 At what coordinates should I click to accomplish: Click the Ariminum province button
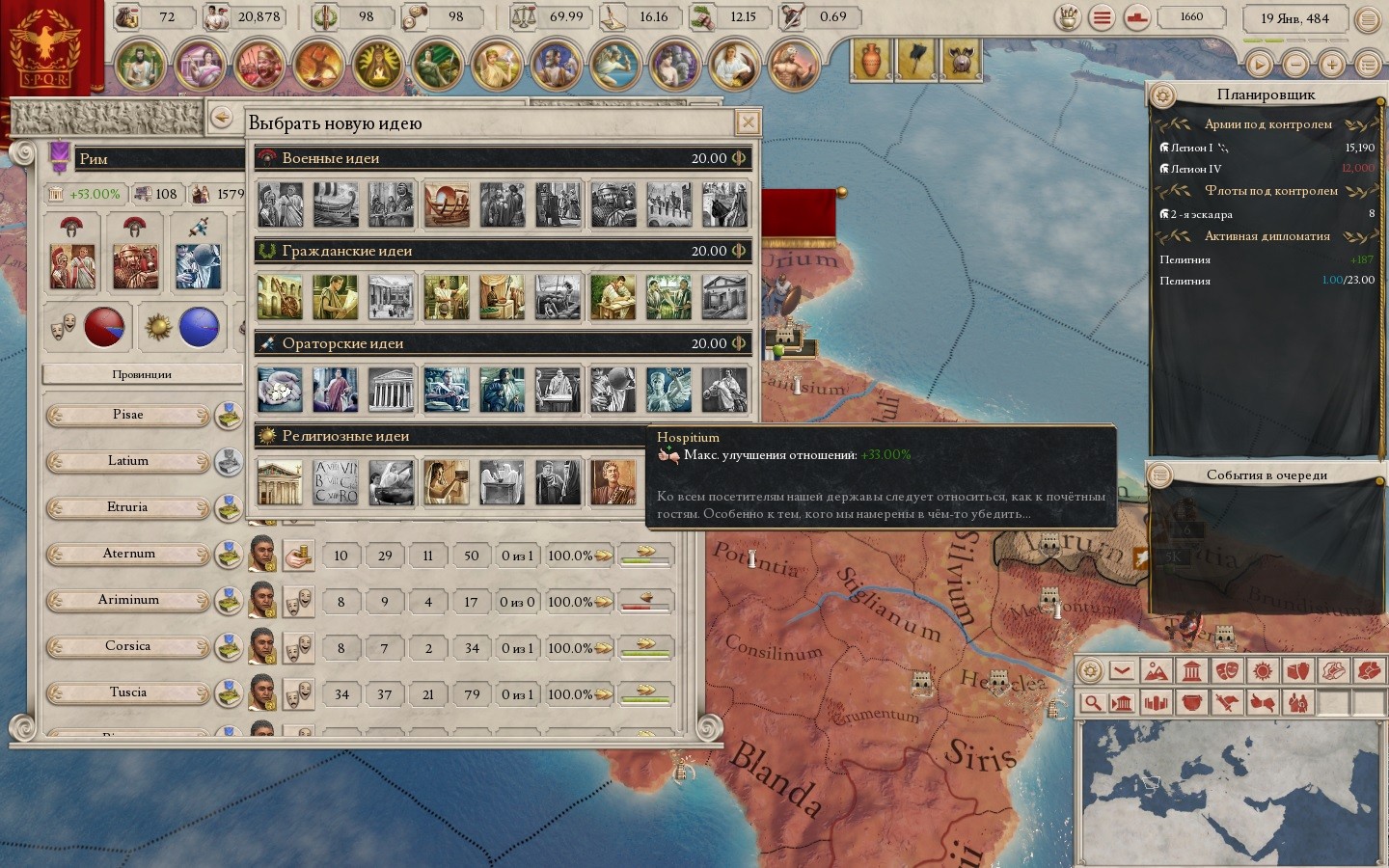(127, 600)
